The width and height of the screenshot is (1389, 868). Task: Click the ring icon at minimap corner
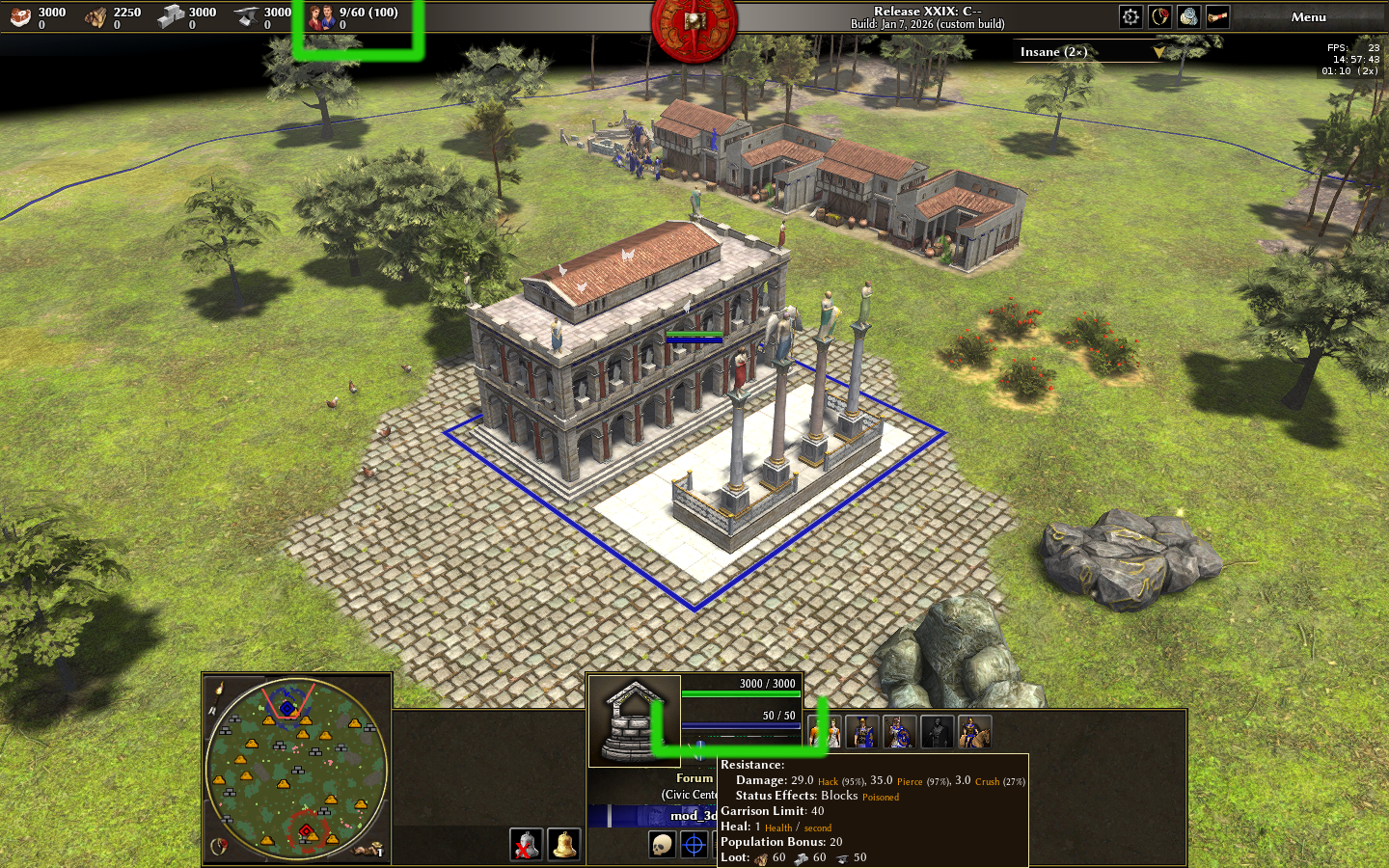click(x=219, y=847)
